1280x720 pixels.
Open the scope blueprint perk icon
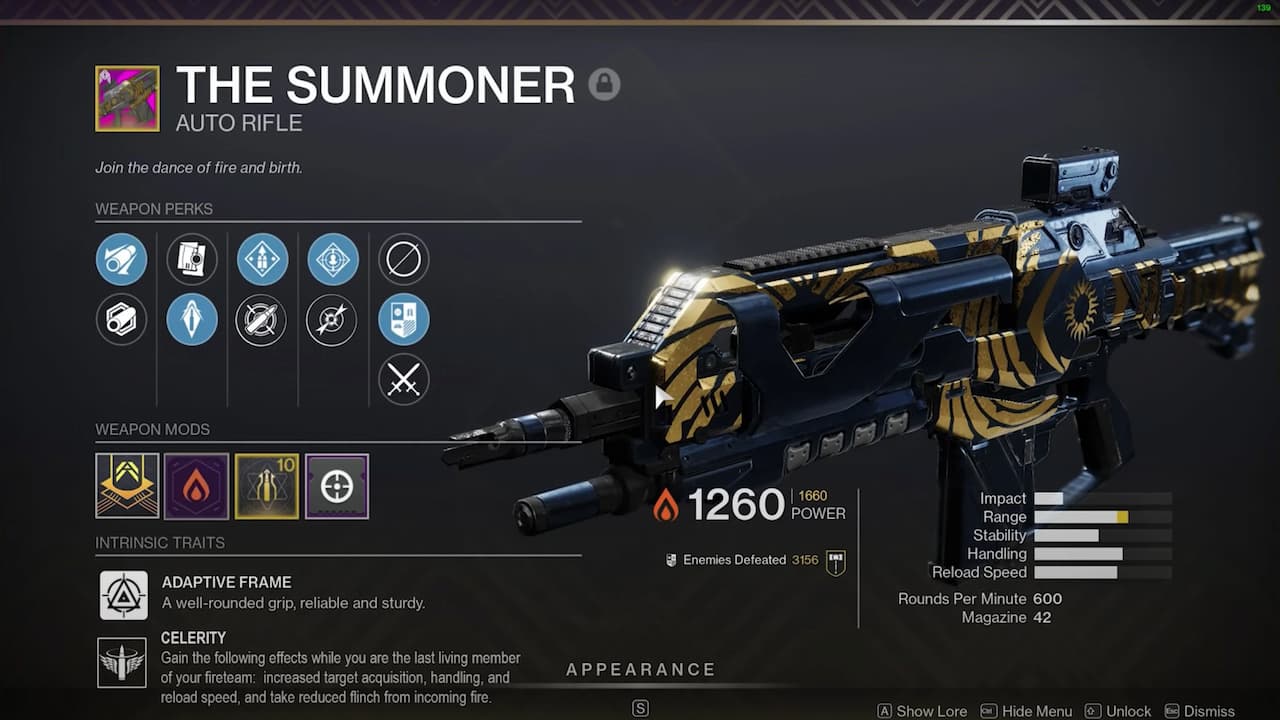(x=191, y=259)
